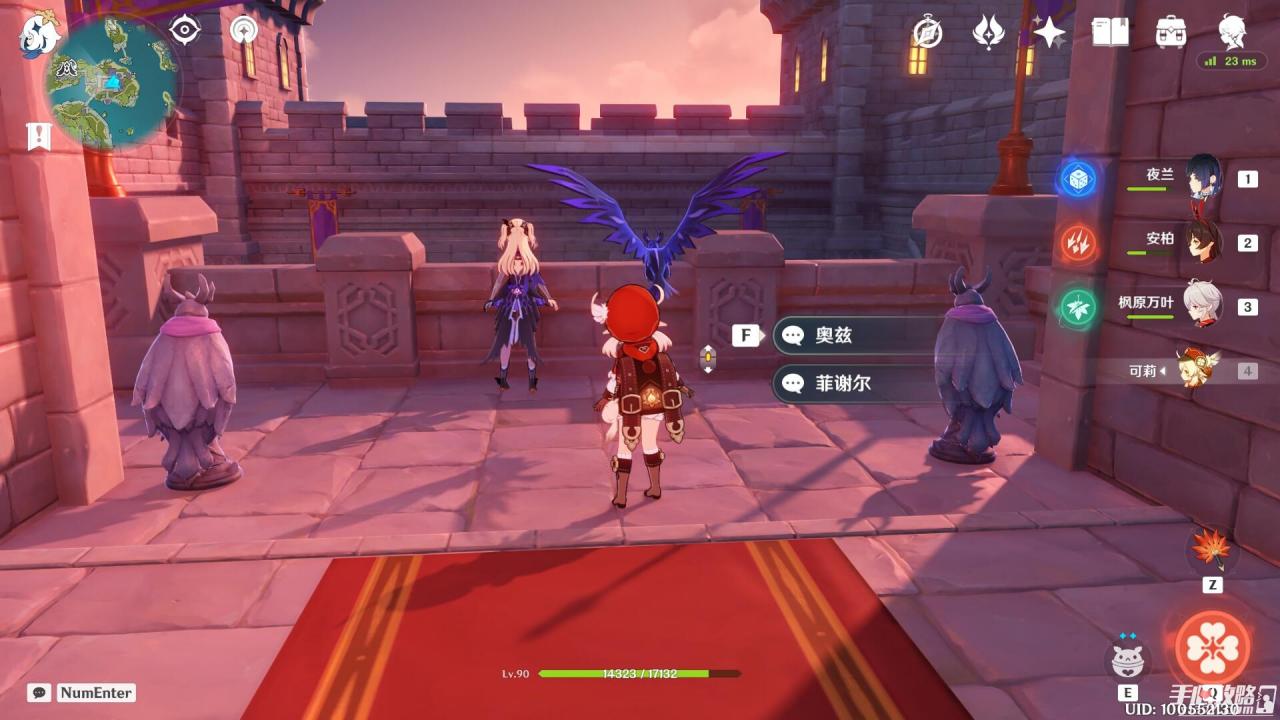1280x720 pixels.
Task: Use Klee's elemental skill clover button
Action: click(1212, 647)
